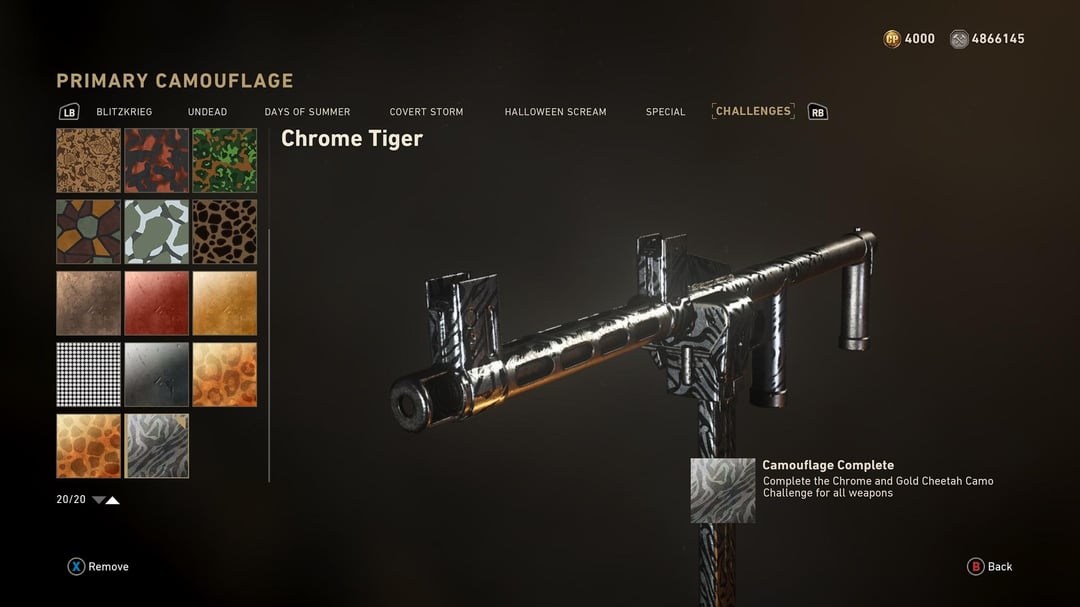Select the white checkered pattern camo
Viewport: 1080px width, 607px height.
coord(88,374)
